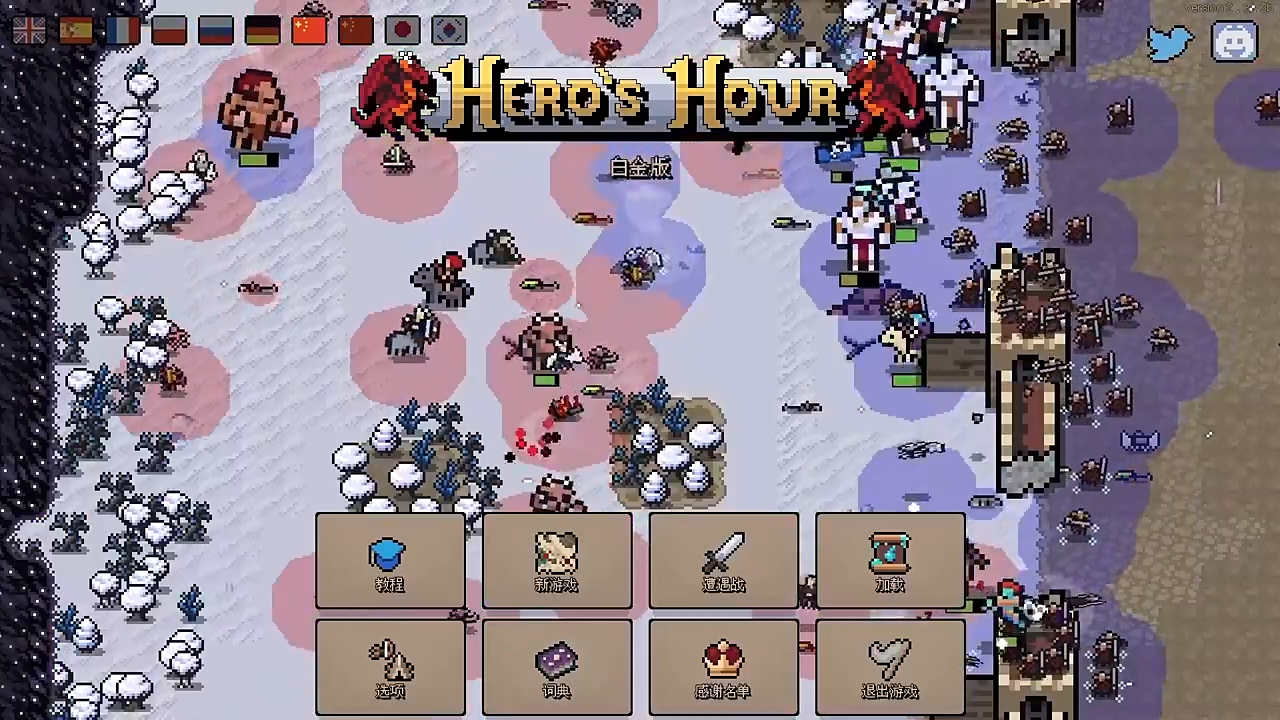1280x720 pixels.
Task: Select the Spanish flag language
Action: pos(76,31)
